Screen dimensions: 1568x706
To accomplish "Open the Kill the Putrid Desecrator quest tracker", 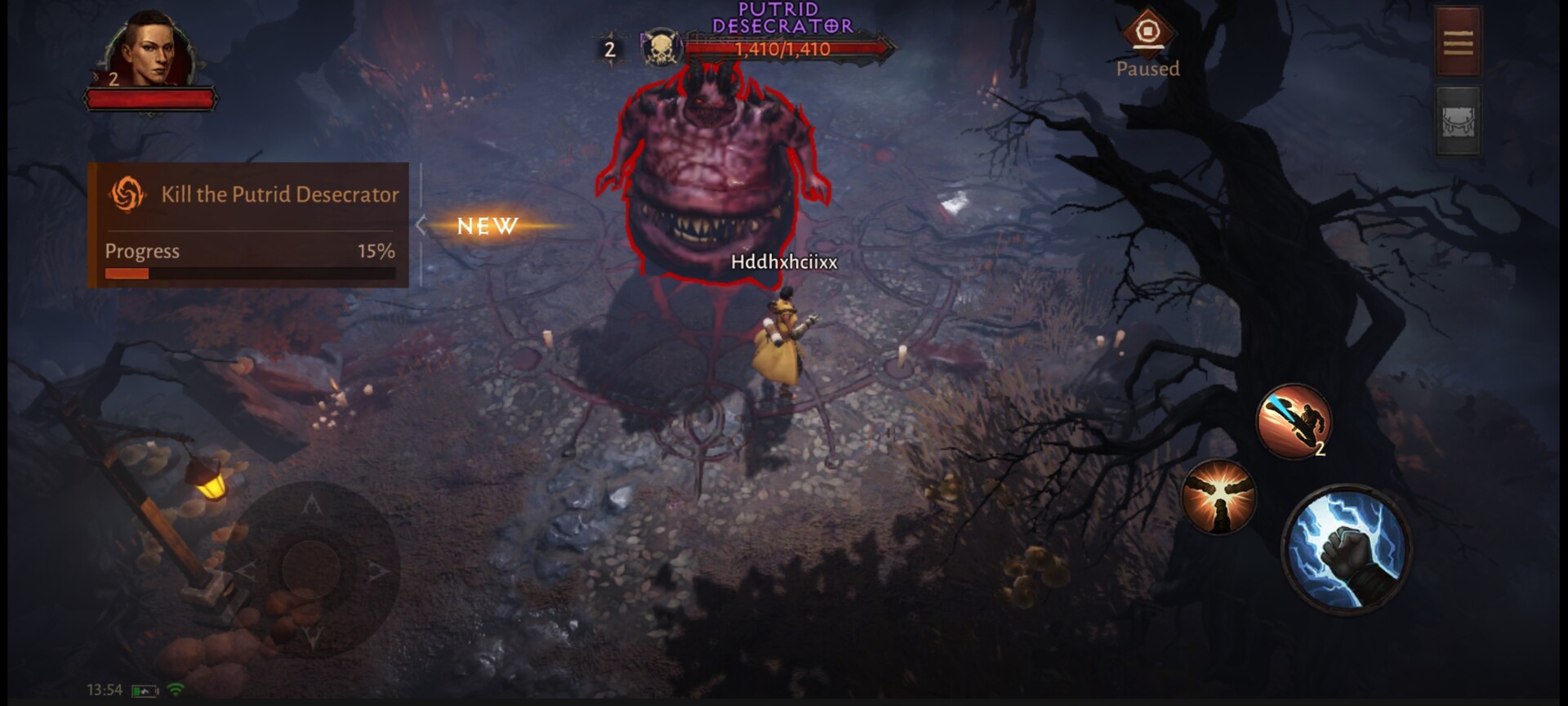I will coord(249,194).
